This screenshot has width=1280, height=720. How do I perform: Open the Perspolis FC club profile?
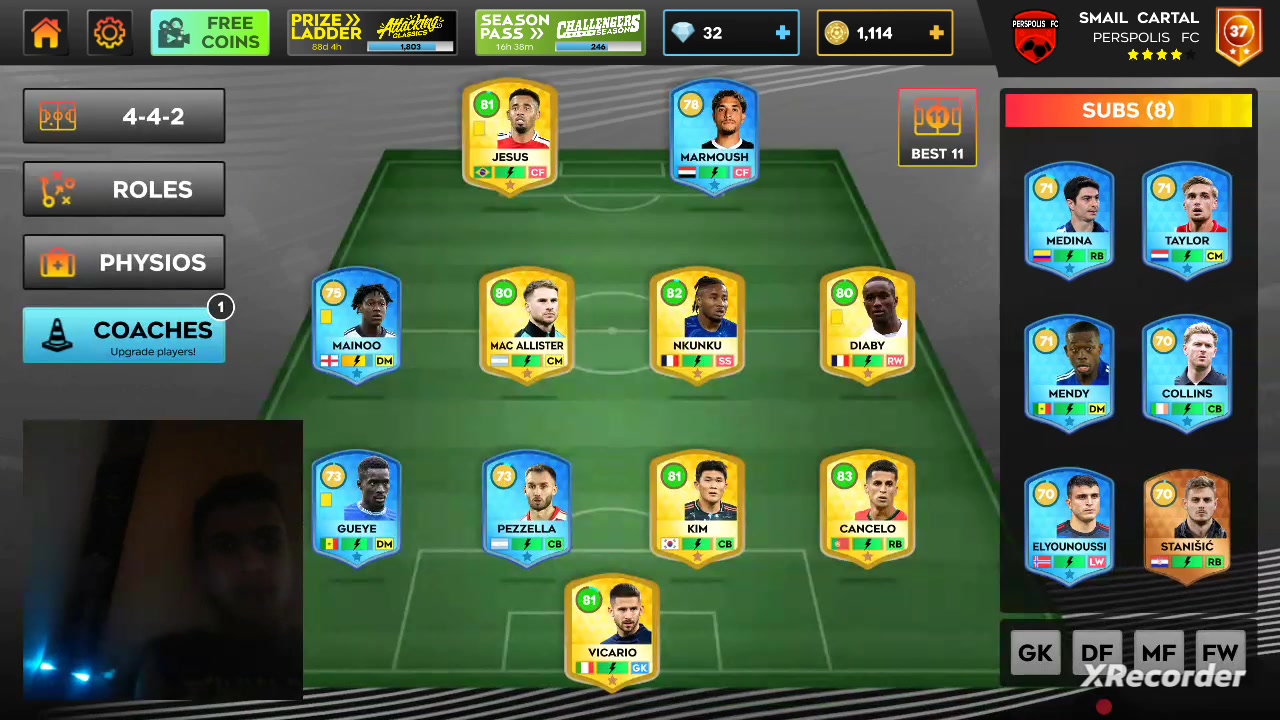pyautogui.click(x=1035, y=38)
